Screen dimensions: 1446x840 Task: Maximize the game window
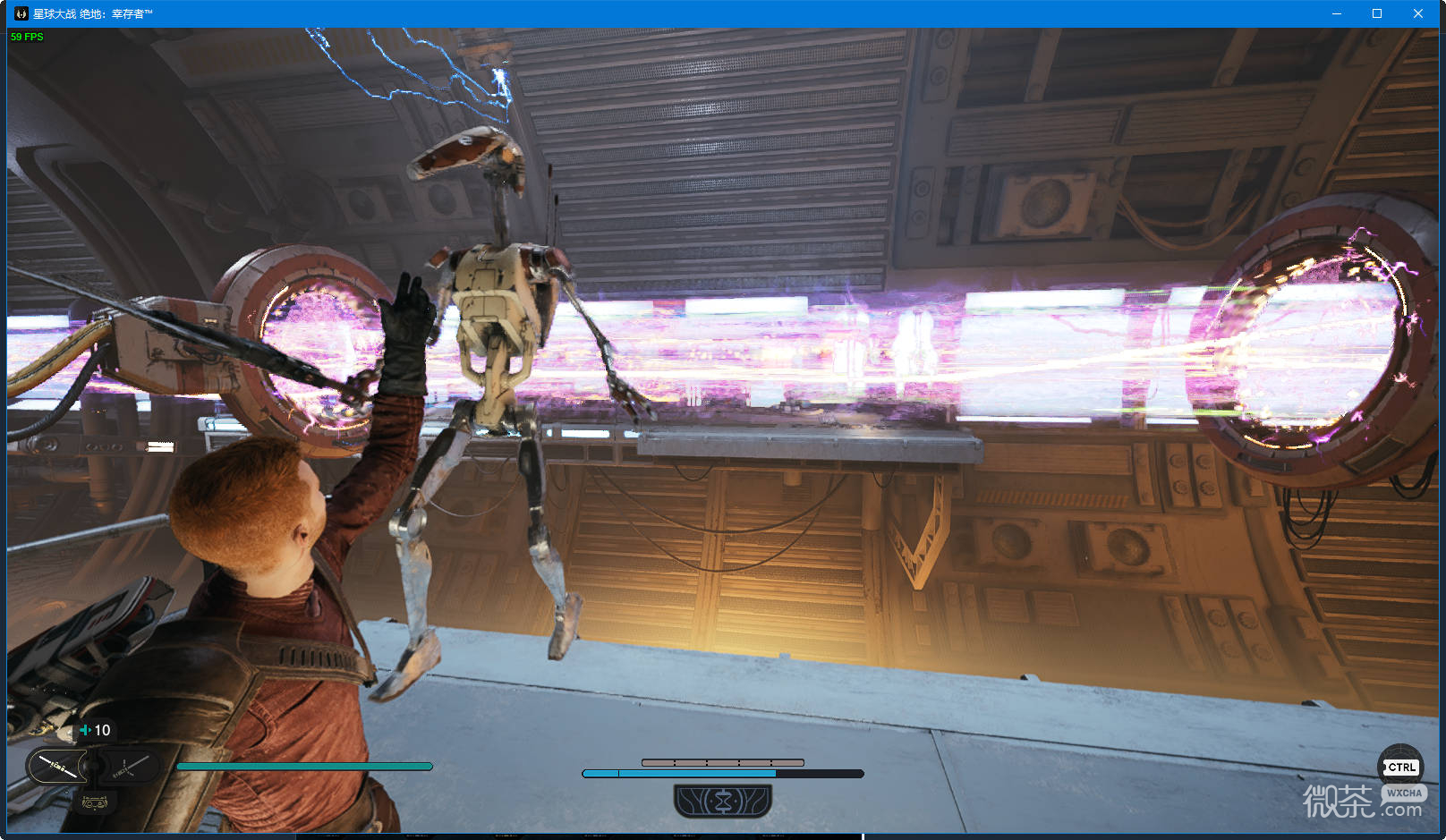point(1376,13)
